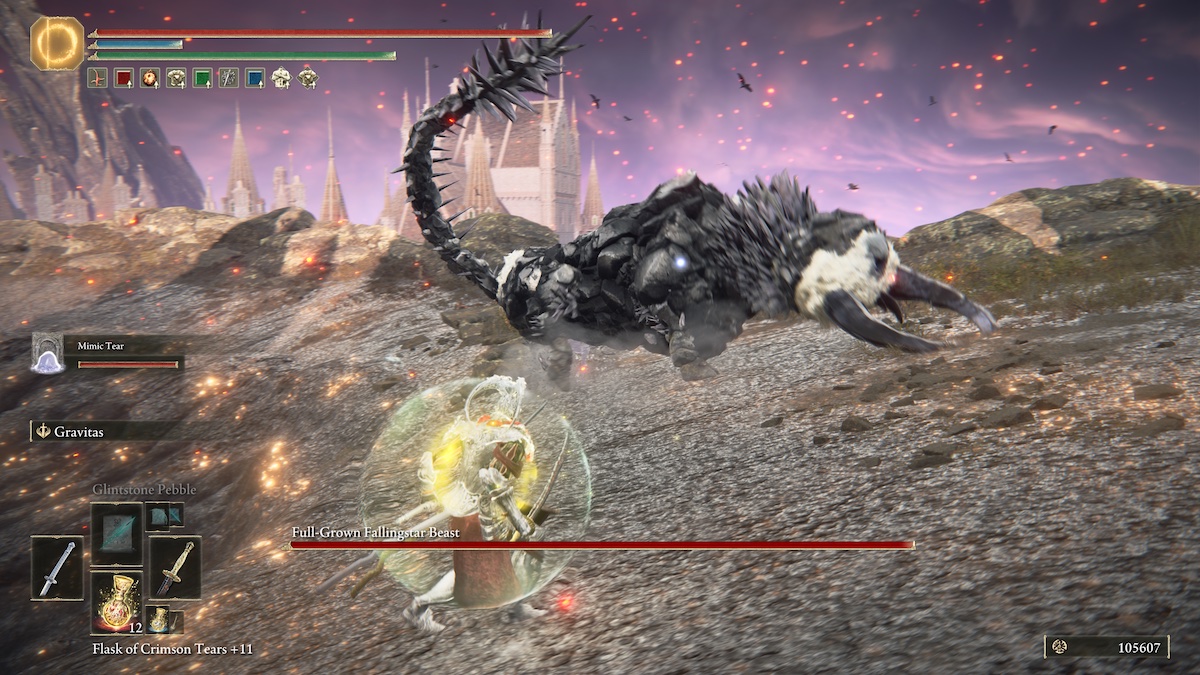Click the blue square buff status icon
The height and width of the screenshot is (675, 1200).
(255, 77)
